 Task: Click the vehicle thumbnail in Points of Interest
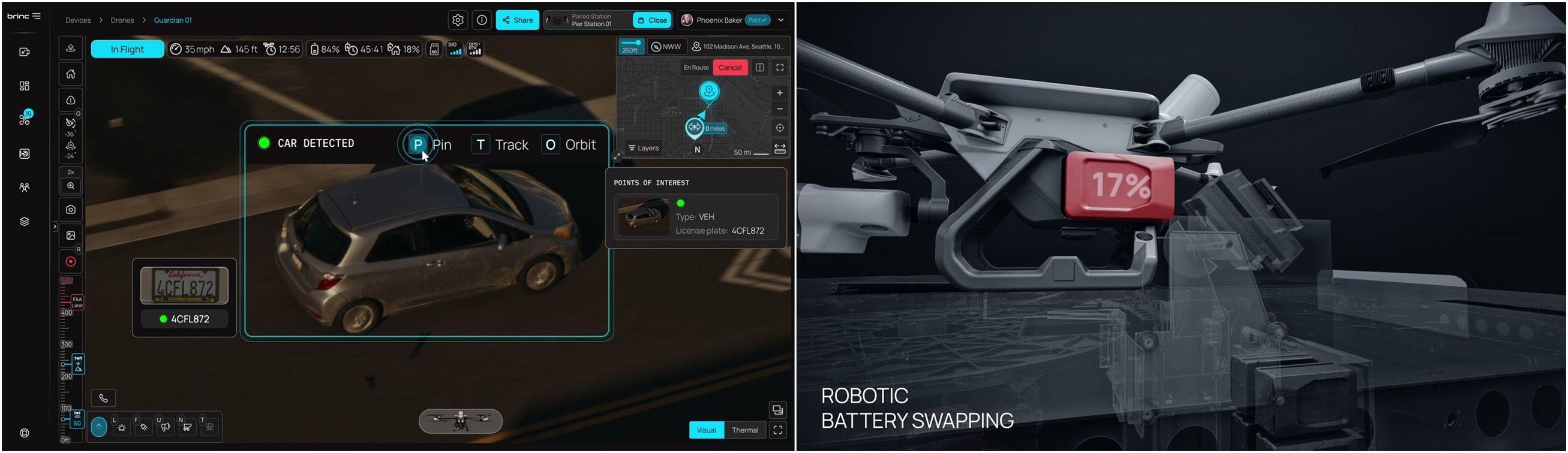[645, 217]
